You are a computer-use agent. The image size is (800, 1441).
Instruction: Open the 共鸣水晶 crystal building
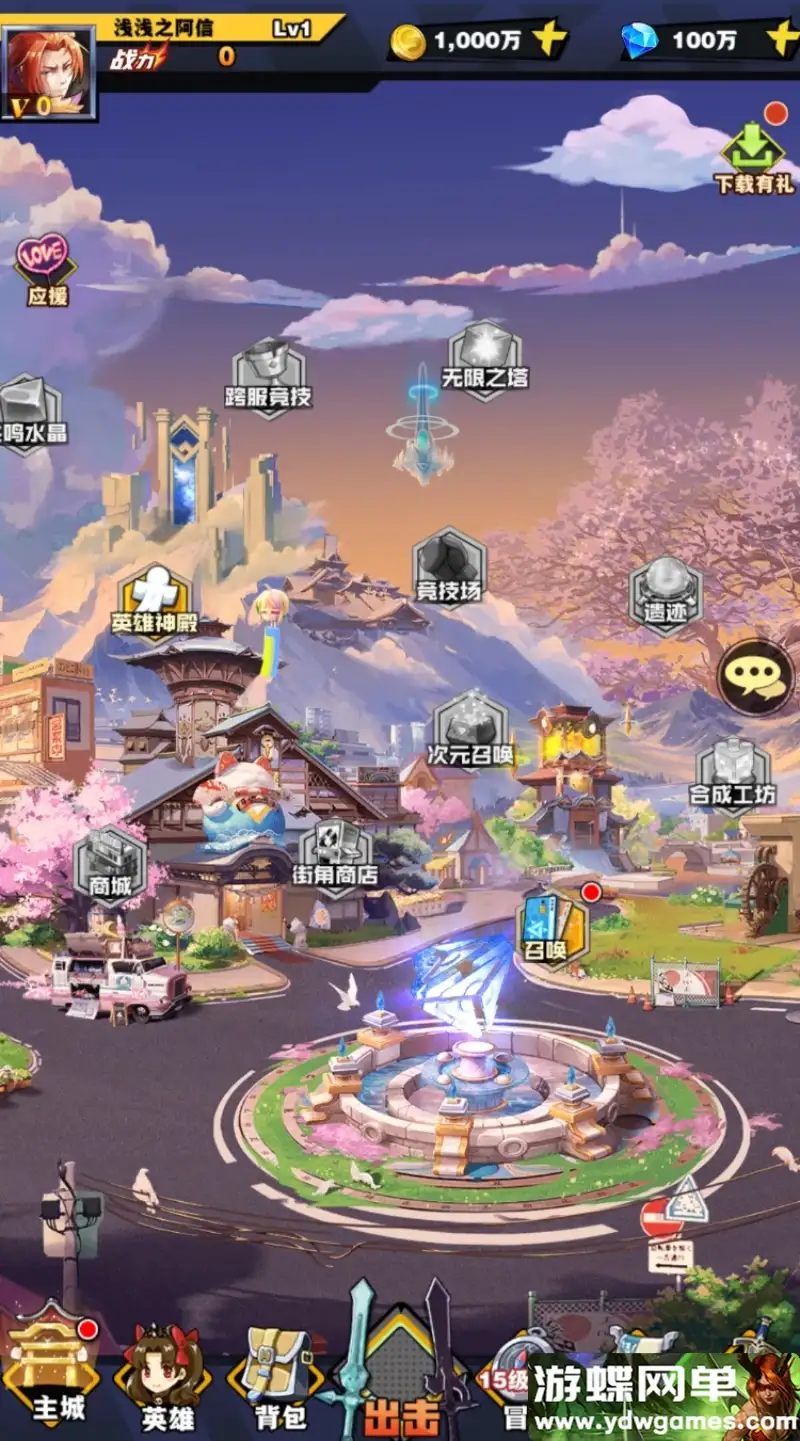tap(27, 413)
